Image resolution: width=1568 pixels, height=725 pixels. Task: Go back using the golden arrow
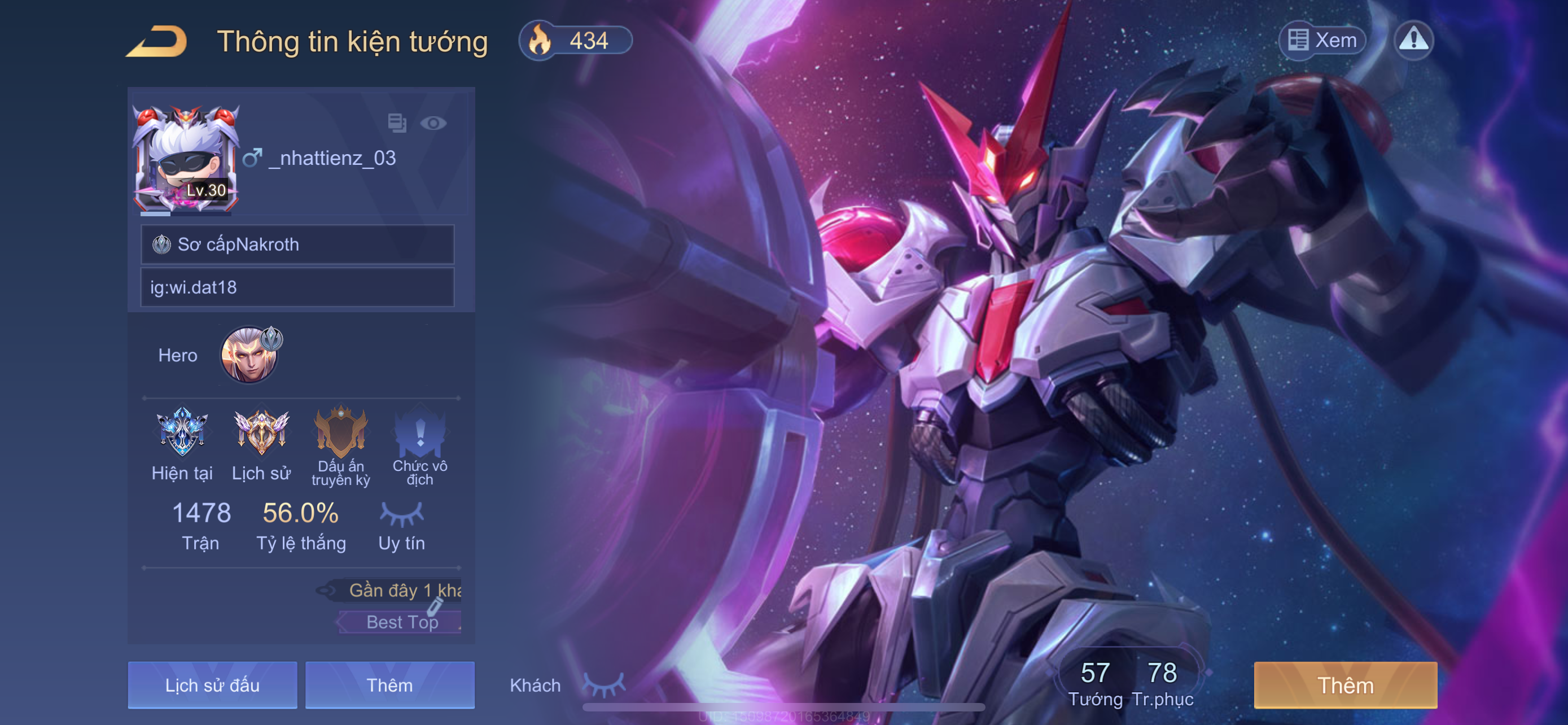(x=157, y=41)
